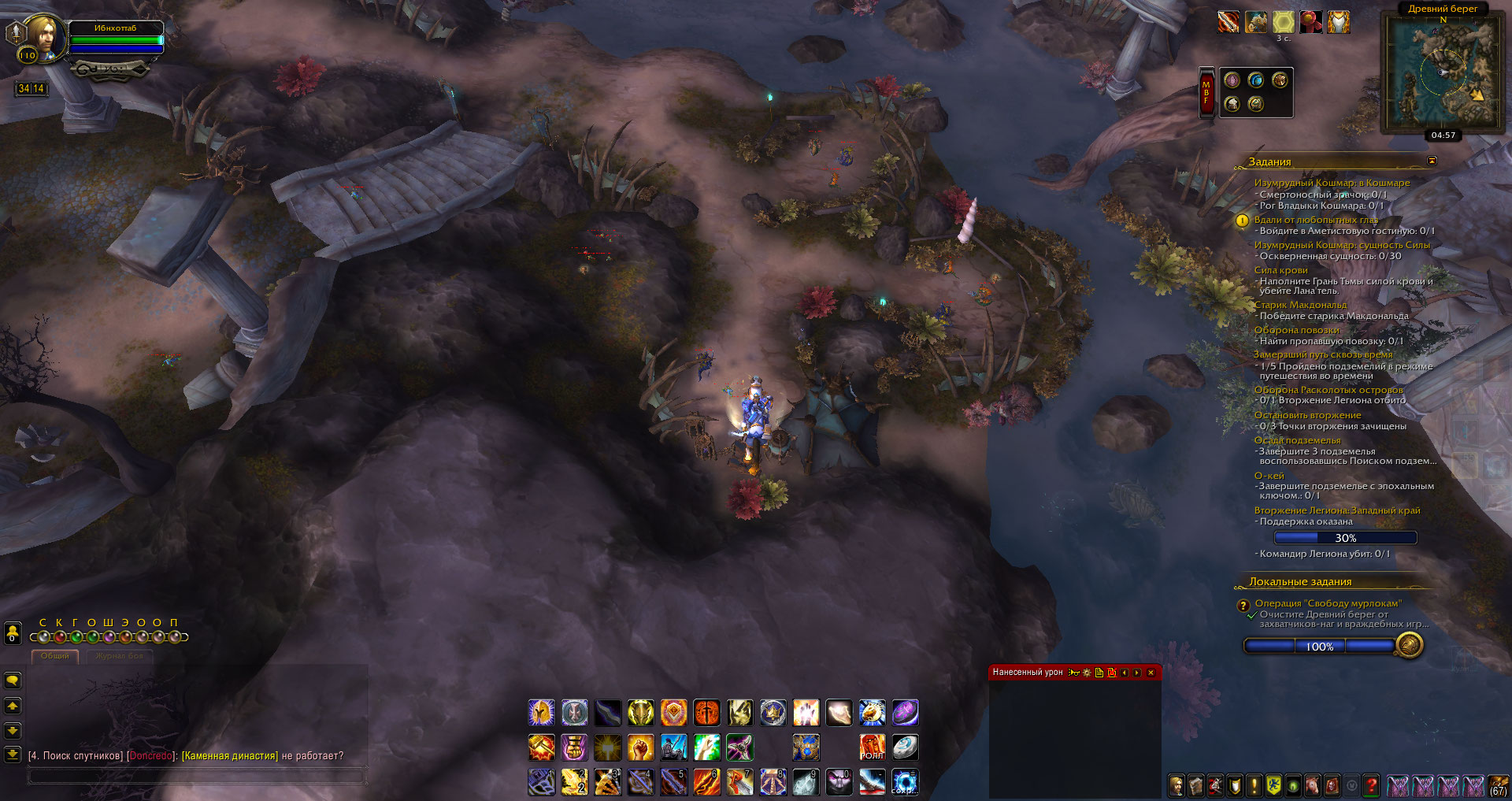Open the square minimap

(x=1443, y=73)
